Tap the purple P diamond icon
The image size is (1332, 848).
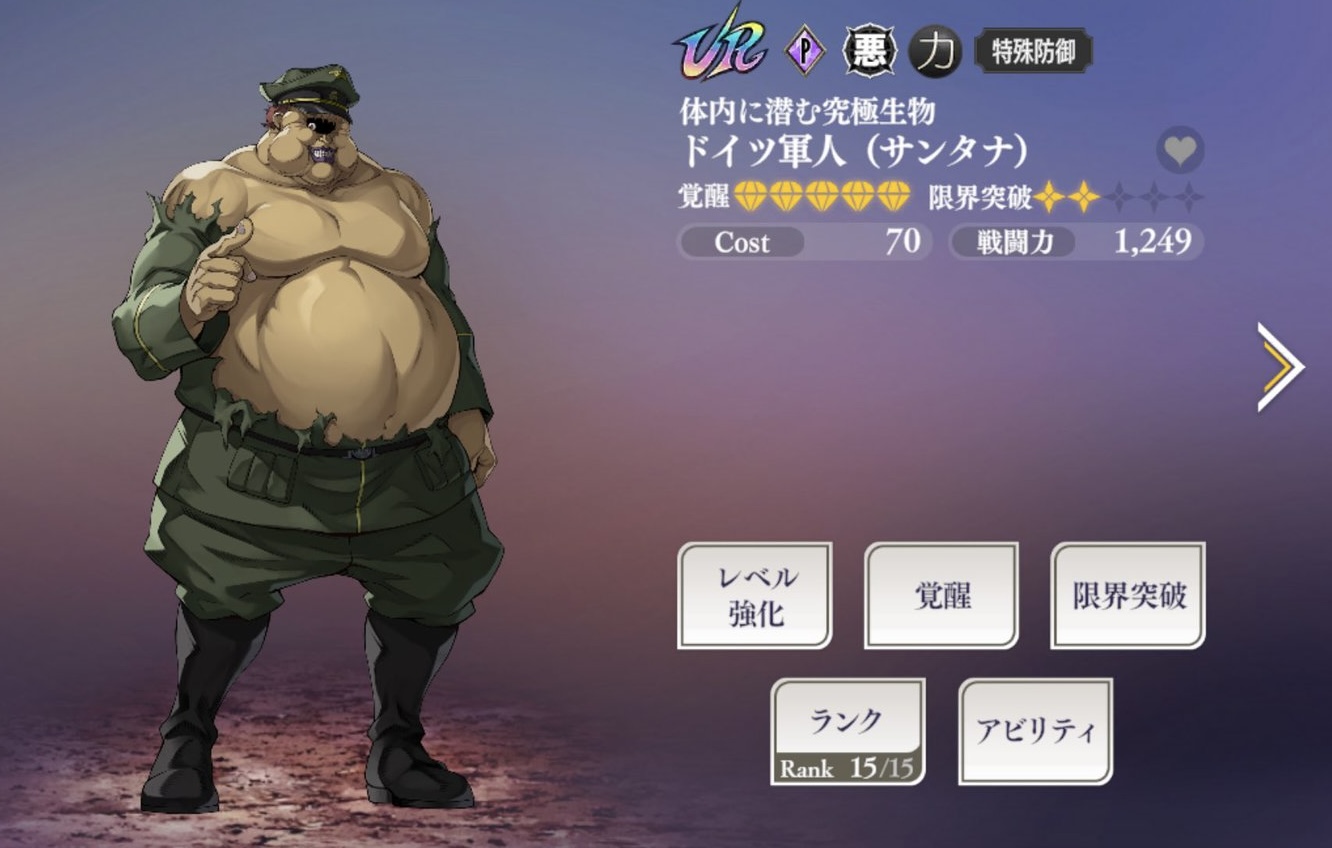[805, 51]
